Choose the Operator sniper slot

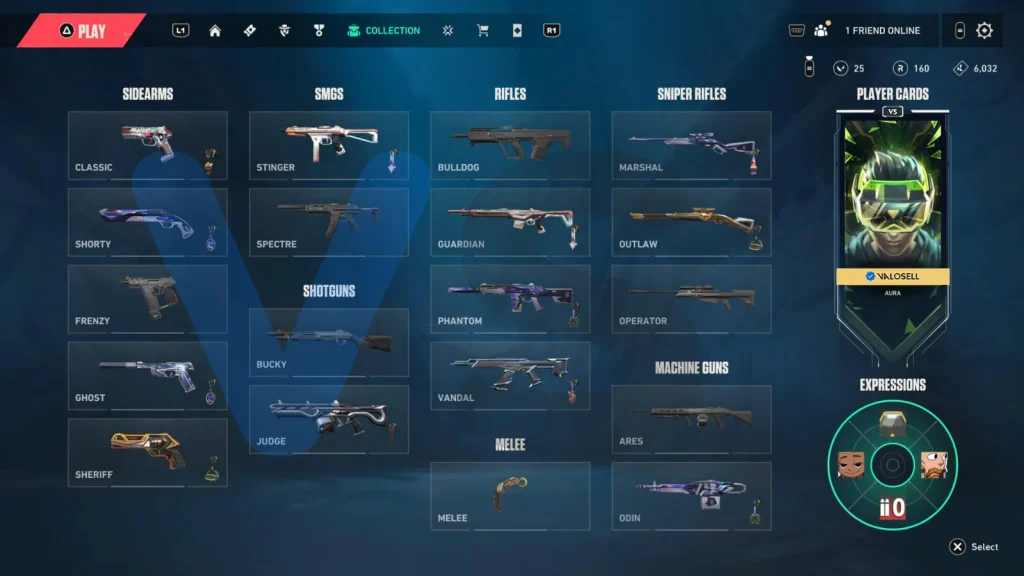[692, 299]
